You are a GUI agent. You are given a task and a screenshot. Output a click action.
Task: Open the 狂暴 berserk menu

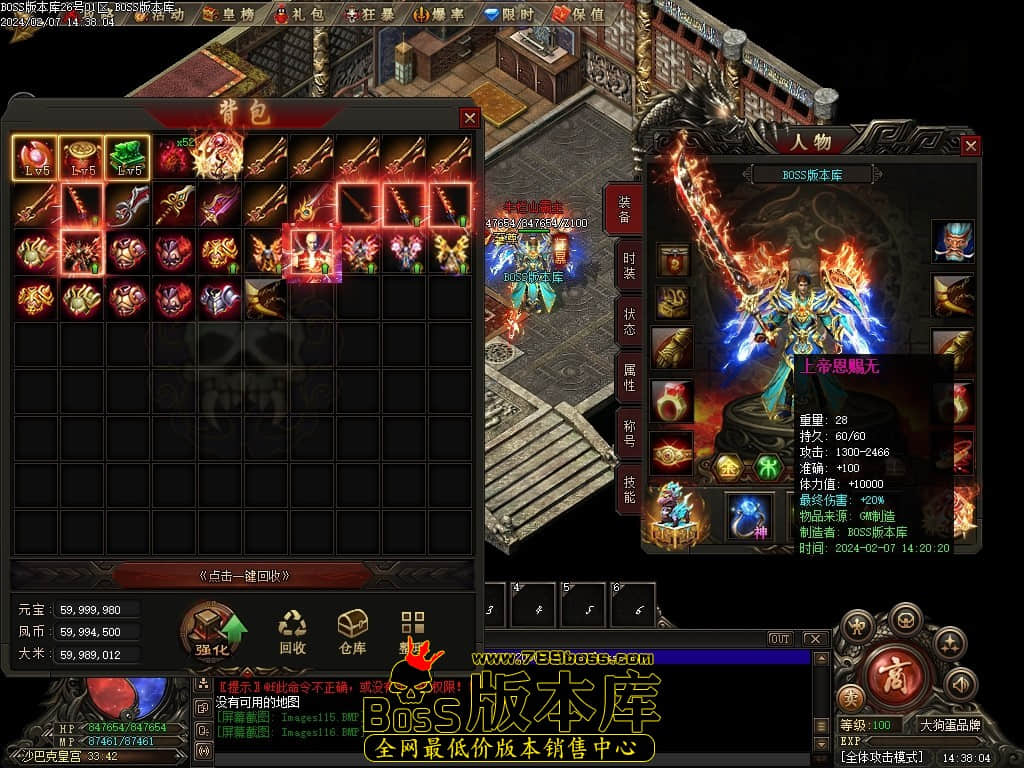pos(370,14)
